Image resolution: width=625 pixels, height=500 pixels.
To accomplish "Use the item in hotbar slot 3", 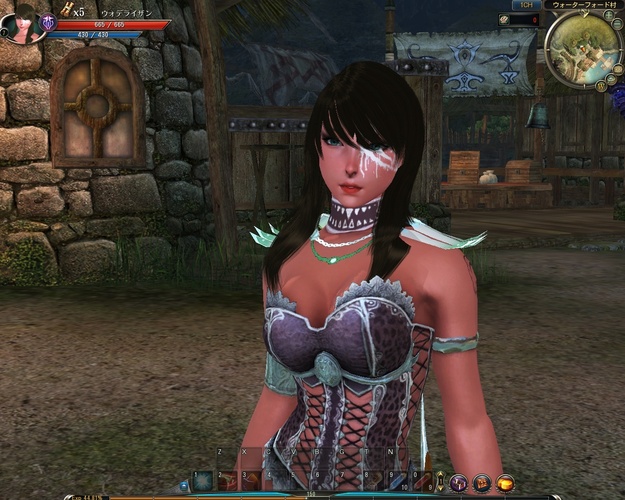I will tap(253, 481).
